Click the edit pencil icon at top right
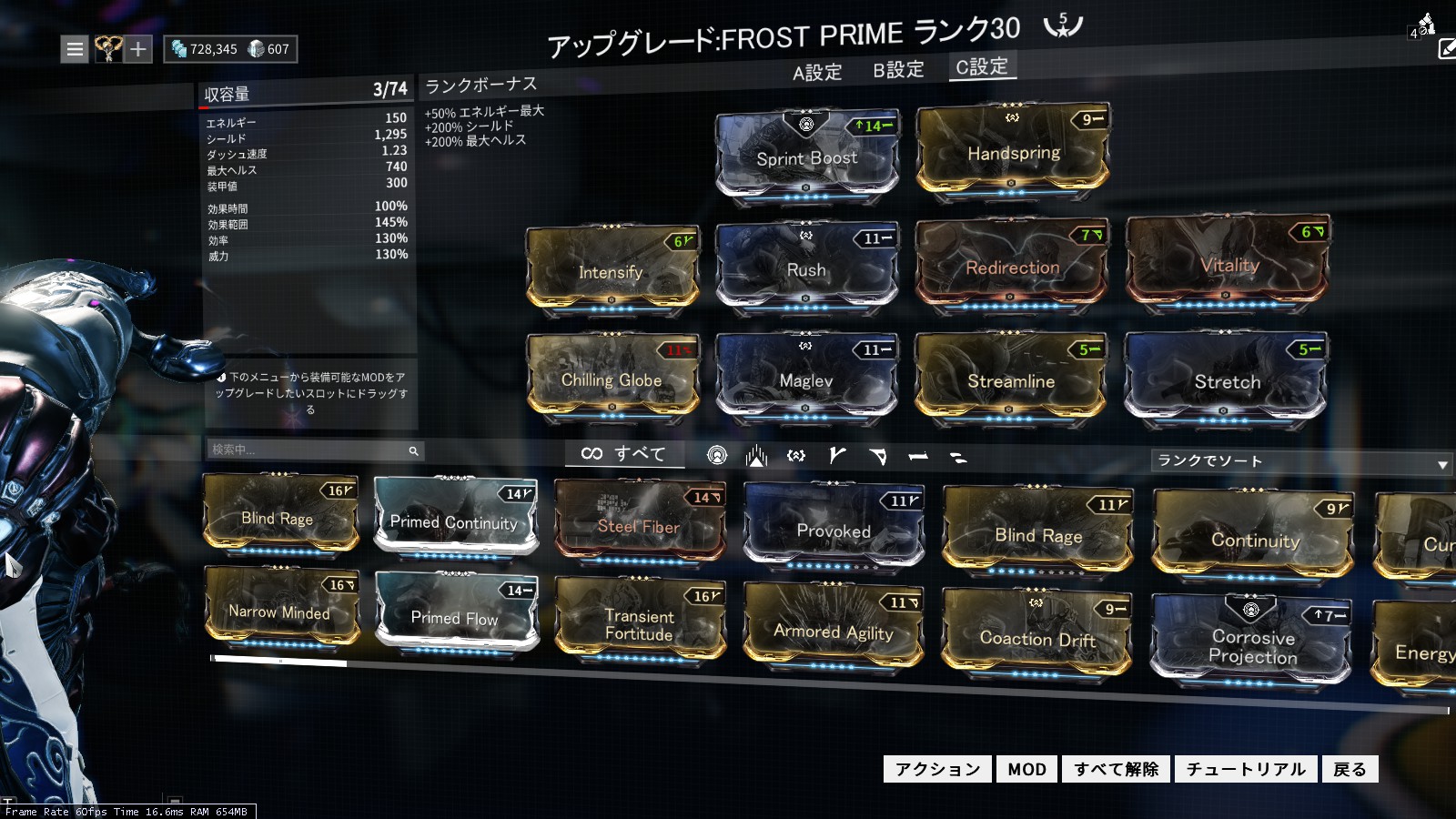 click(1445, 47)
